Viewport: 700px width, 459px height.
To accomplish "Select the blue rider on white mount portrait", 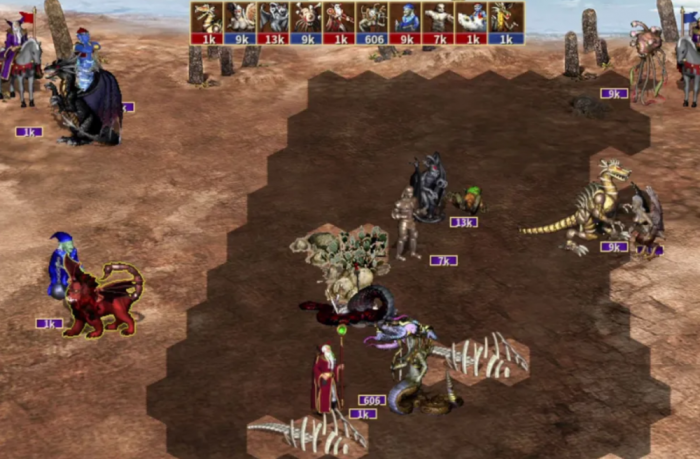I will (x=472, y=18).
